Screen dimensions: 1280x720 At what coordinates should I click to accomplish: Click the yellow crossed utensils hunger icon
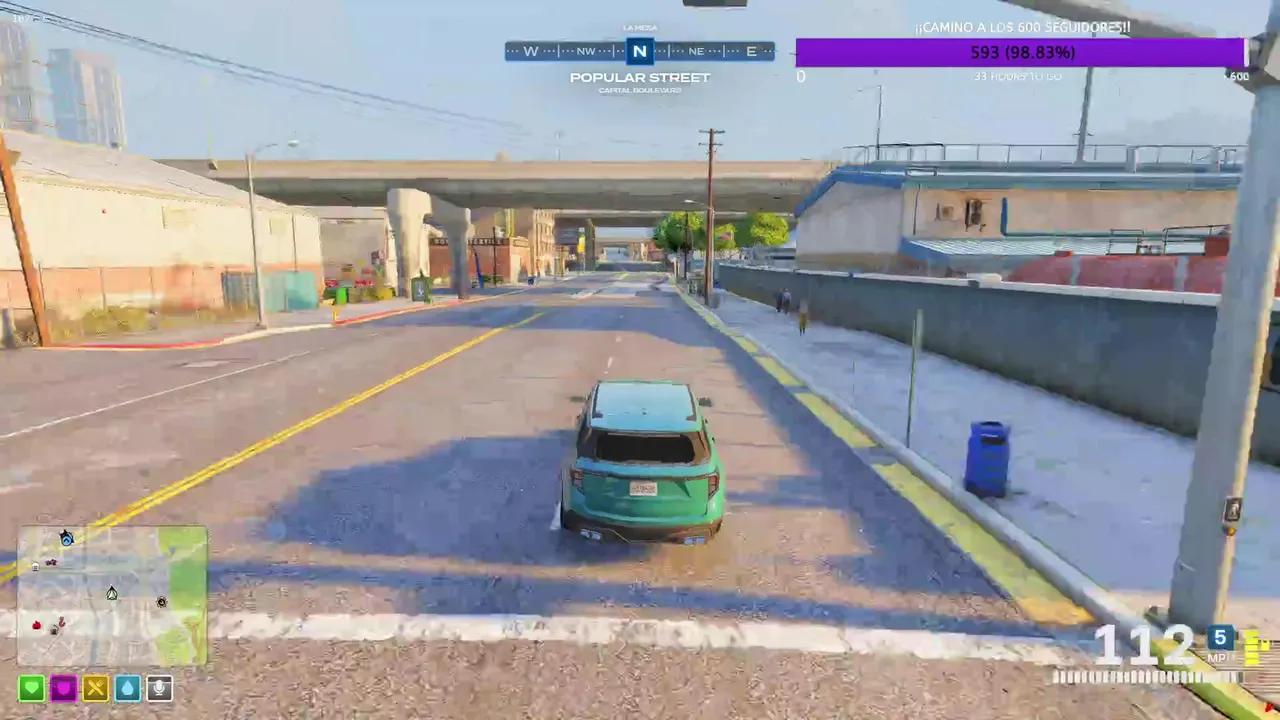(x=95, y=688)
